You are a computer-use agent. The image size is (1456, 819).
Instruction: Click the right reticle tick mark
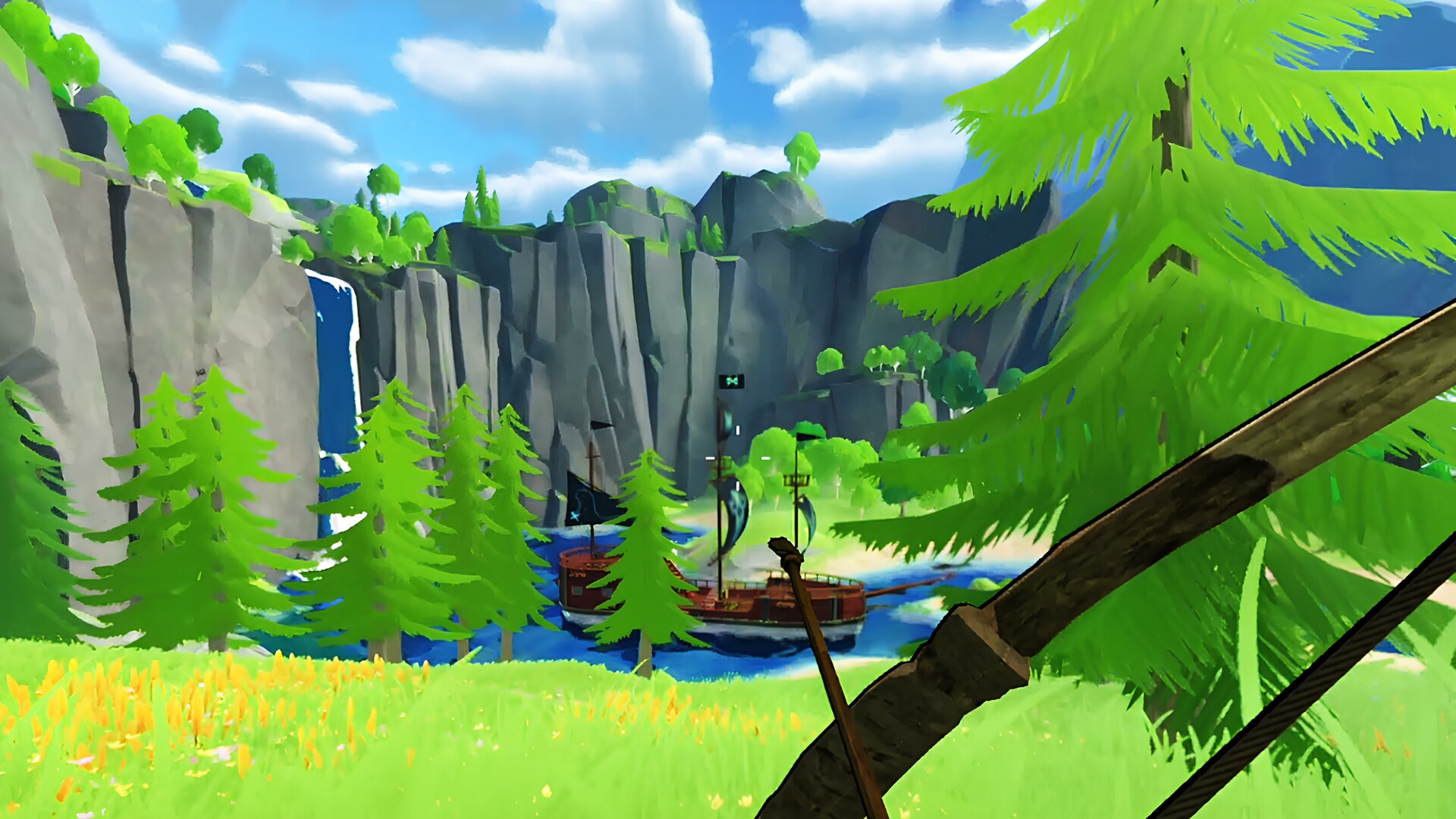pyautogui.click(x=765, y=457)
